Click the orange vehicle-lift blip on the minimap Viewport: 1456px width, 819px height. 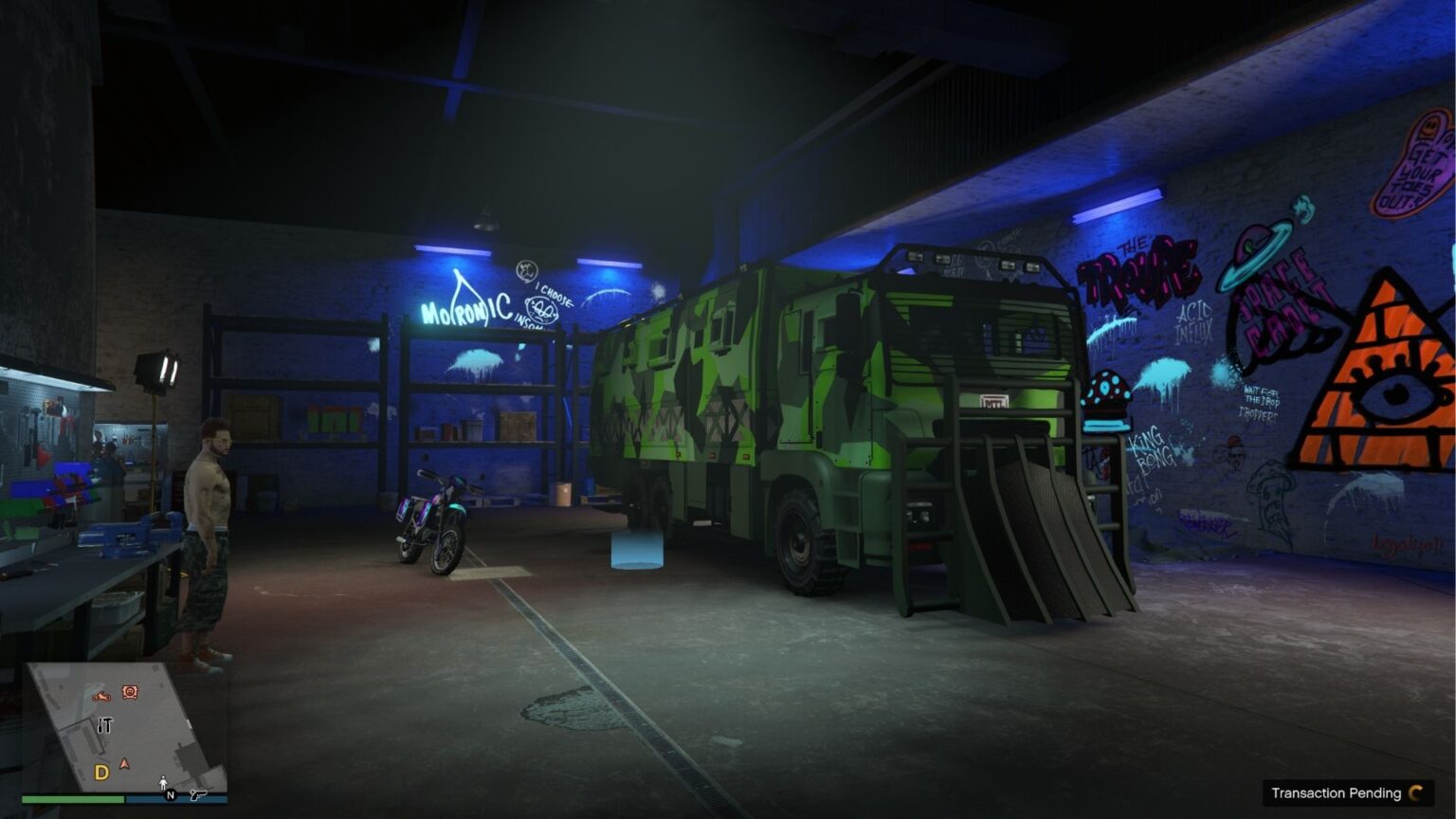tap(130, 692)
